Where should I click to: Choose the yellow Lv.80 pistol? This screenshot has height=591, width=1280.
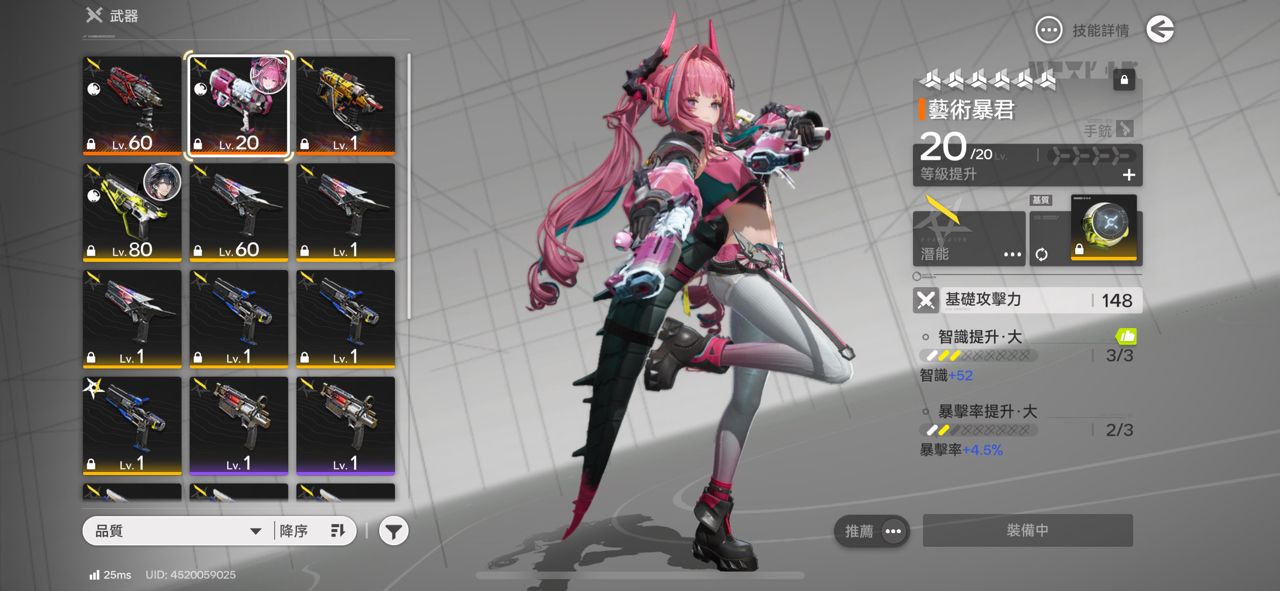[132, 212]
